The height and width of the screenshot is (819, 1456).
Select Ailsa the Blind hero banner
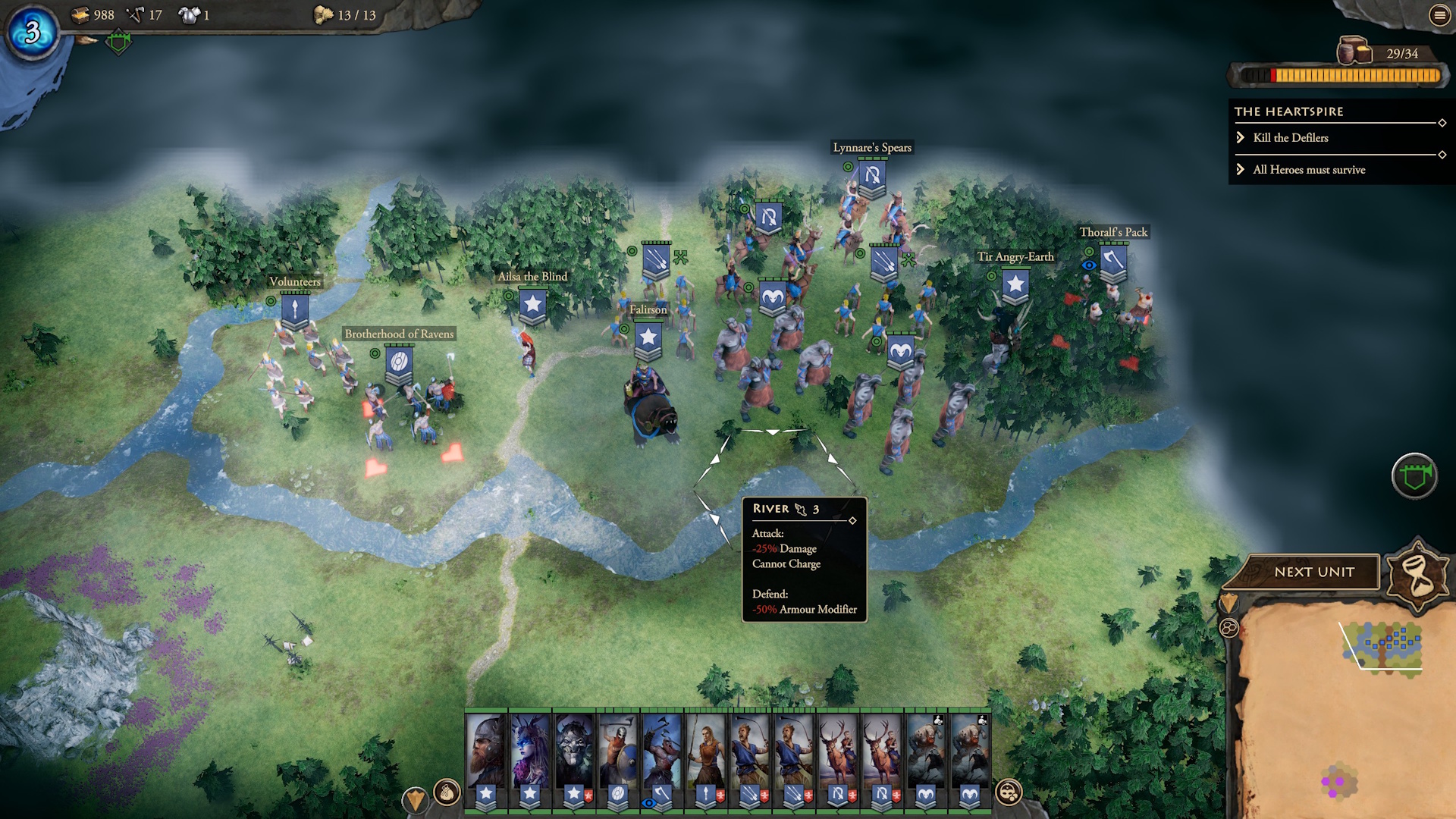[532, 305]
